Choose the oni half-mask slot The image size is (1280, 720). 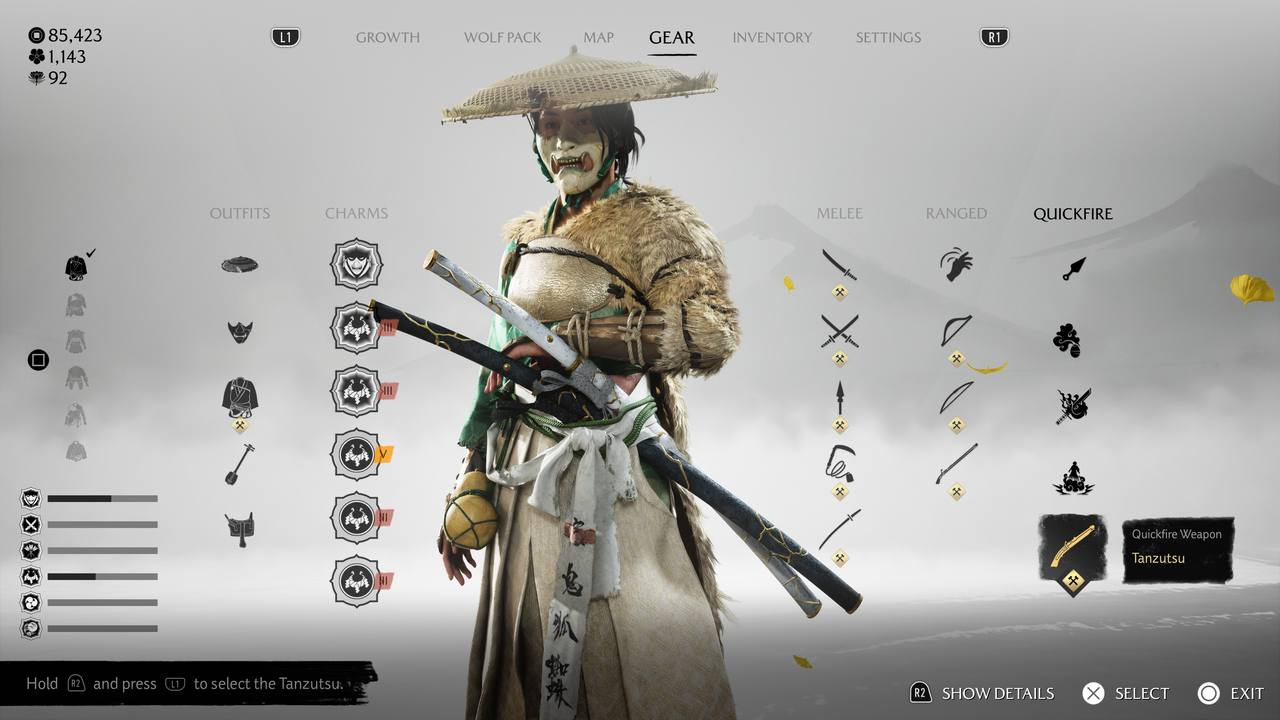[x=240, y=331]
